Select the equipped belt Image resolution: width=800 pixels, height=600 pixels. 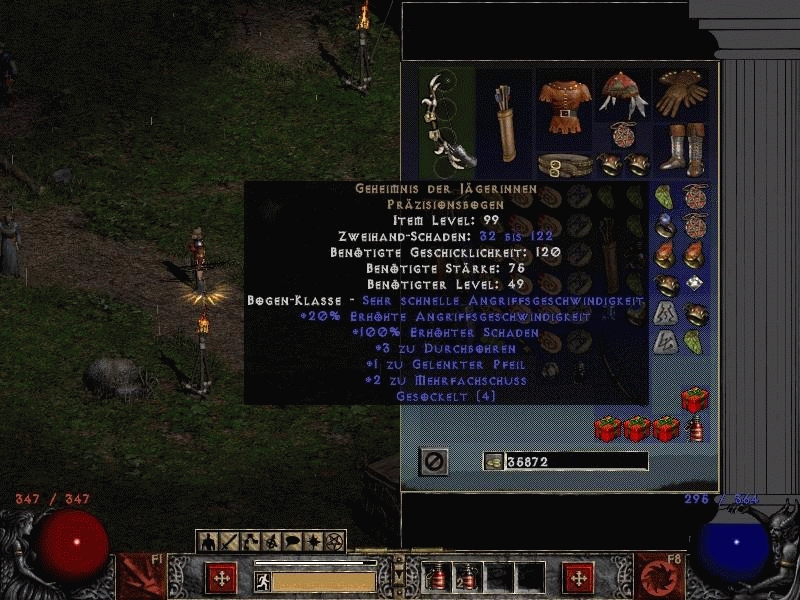pyautogui.click(x=565, y=163)
